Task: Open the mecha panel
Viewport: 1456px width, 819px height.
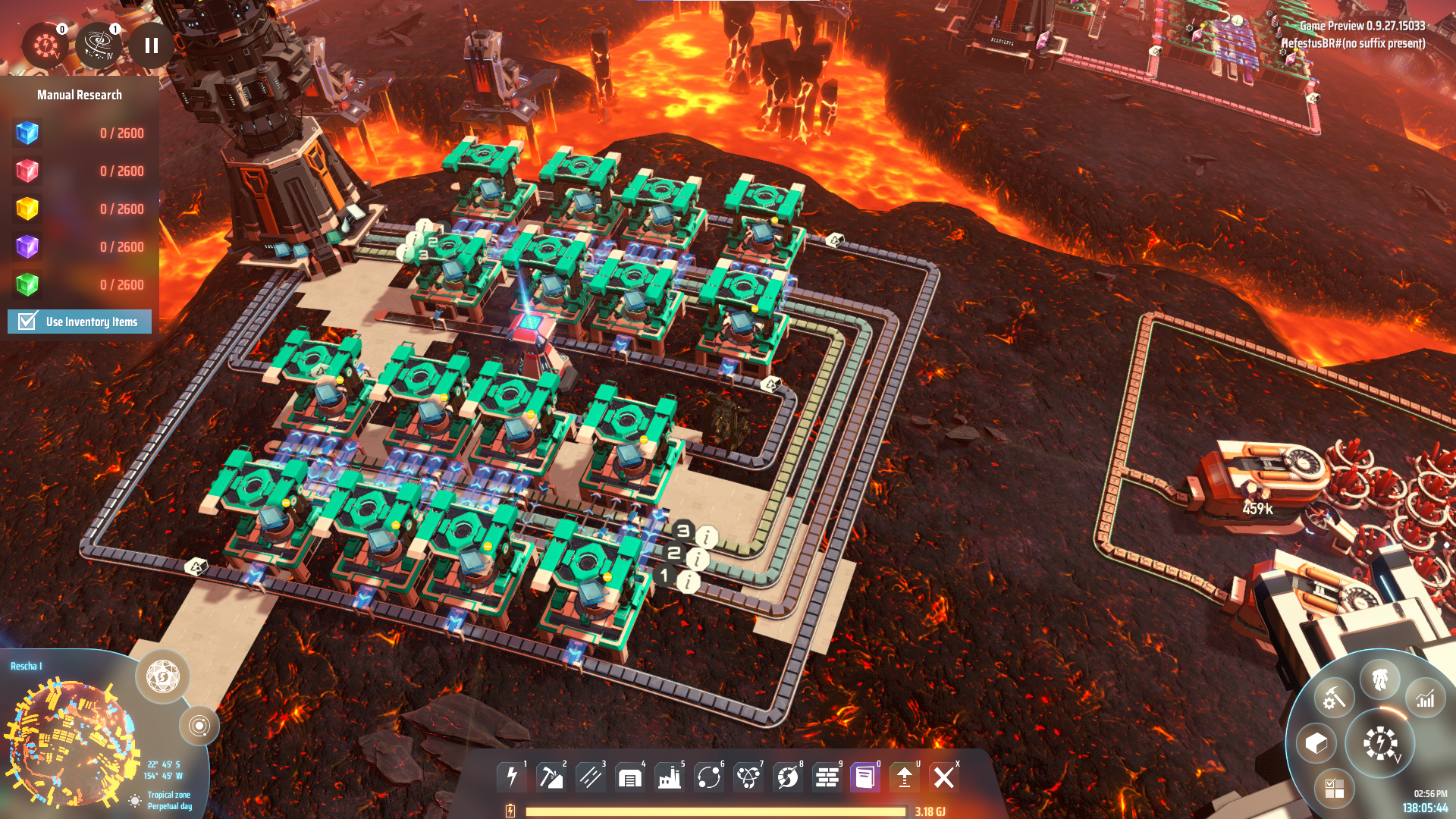Action: (1380, 679)
